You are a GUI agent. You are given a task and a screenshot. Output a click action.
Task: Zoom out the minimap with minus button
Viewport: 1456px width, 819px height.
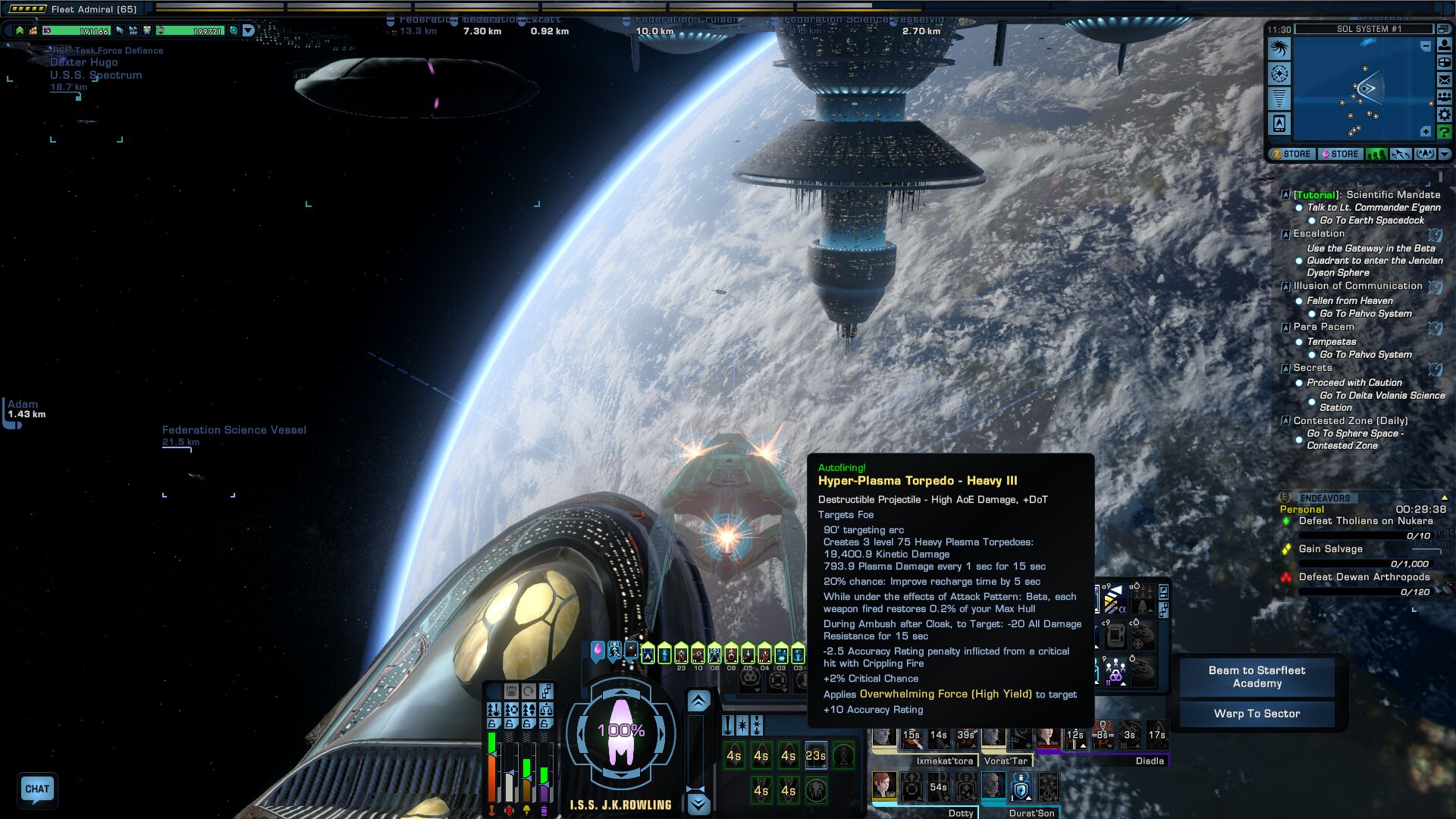1425,47
